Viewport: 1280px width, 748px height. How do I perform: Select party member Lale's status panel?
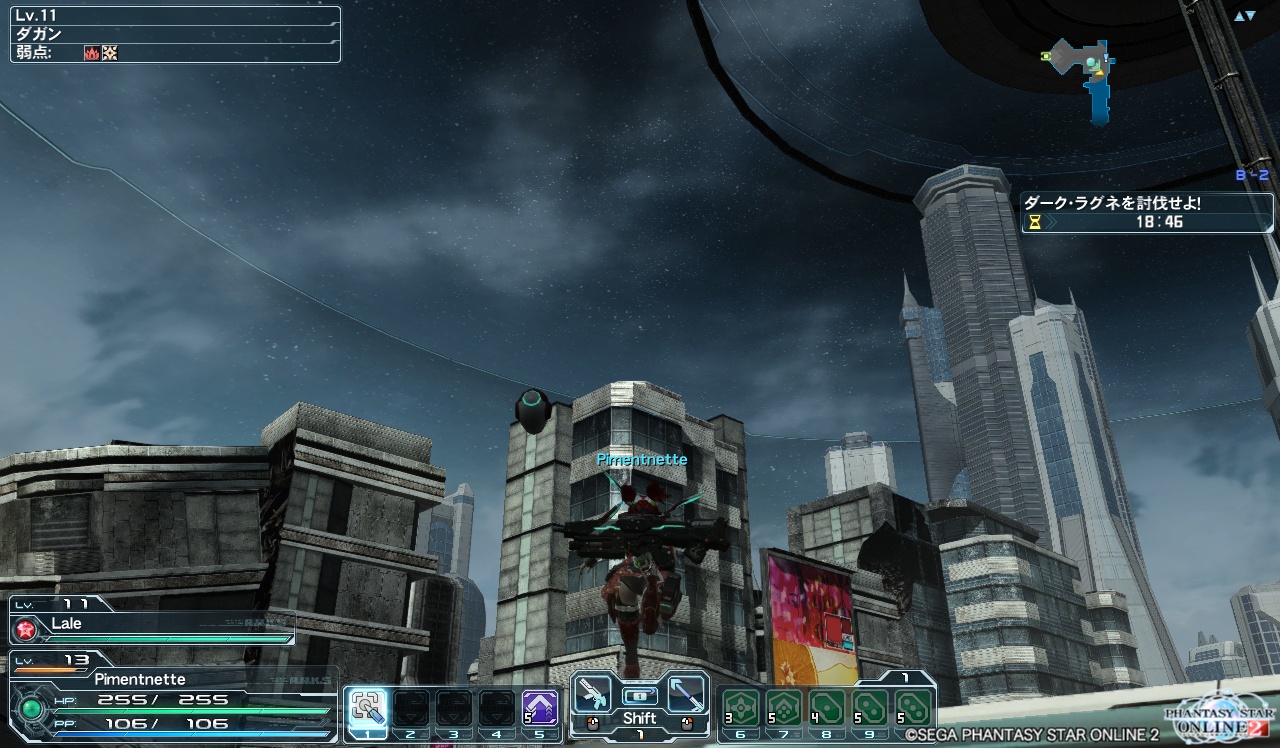click(152, 620)
